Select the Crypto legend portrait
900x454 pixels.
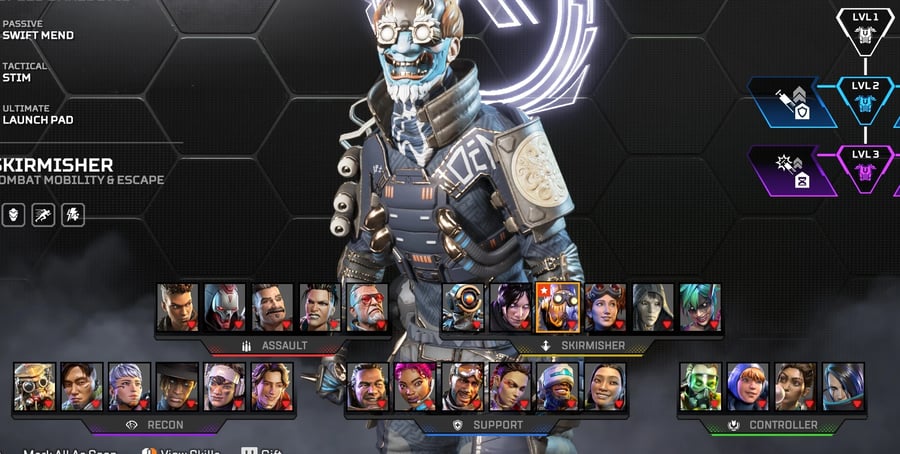81,386
